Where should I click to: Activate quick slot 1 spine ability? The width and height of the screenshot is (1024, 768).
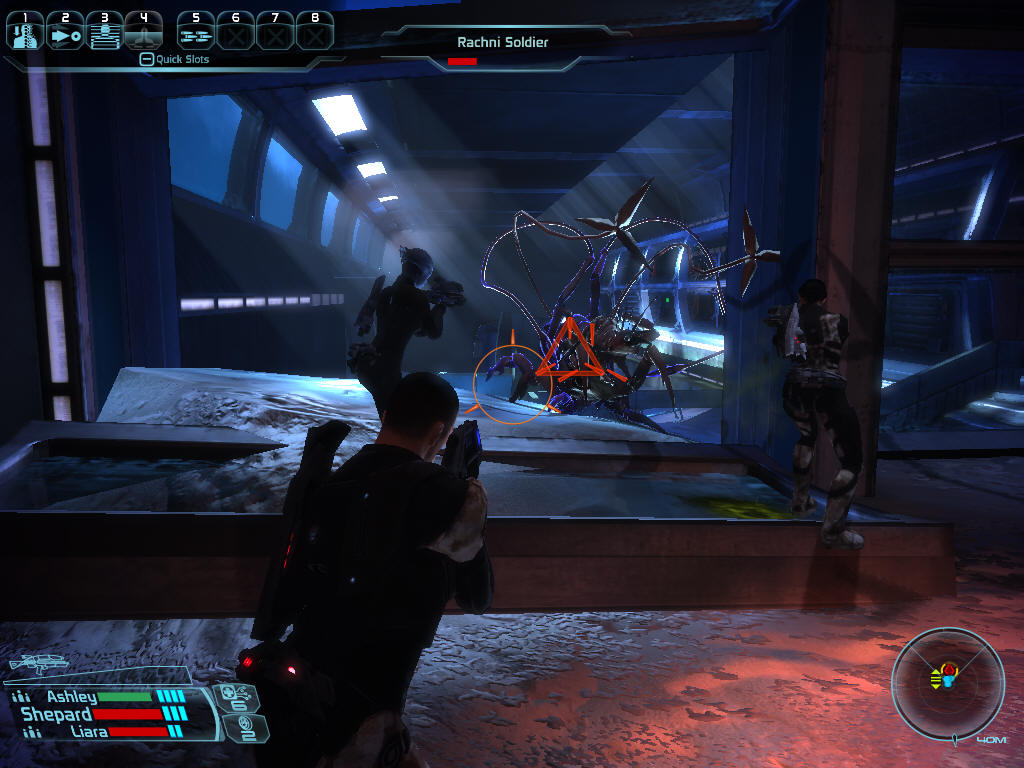(26, 32)
